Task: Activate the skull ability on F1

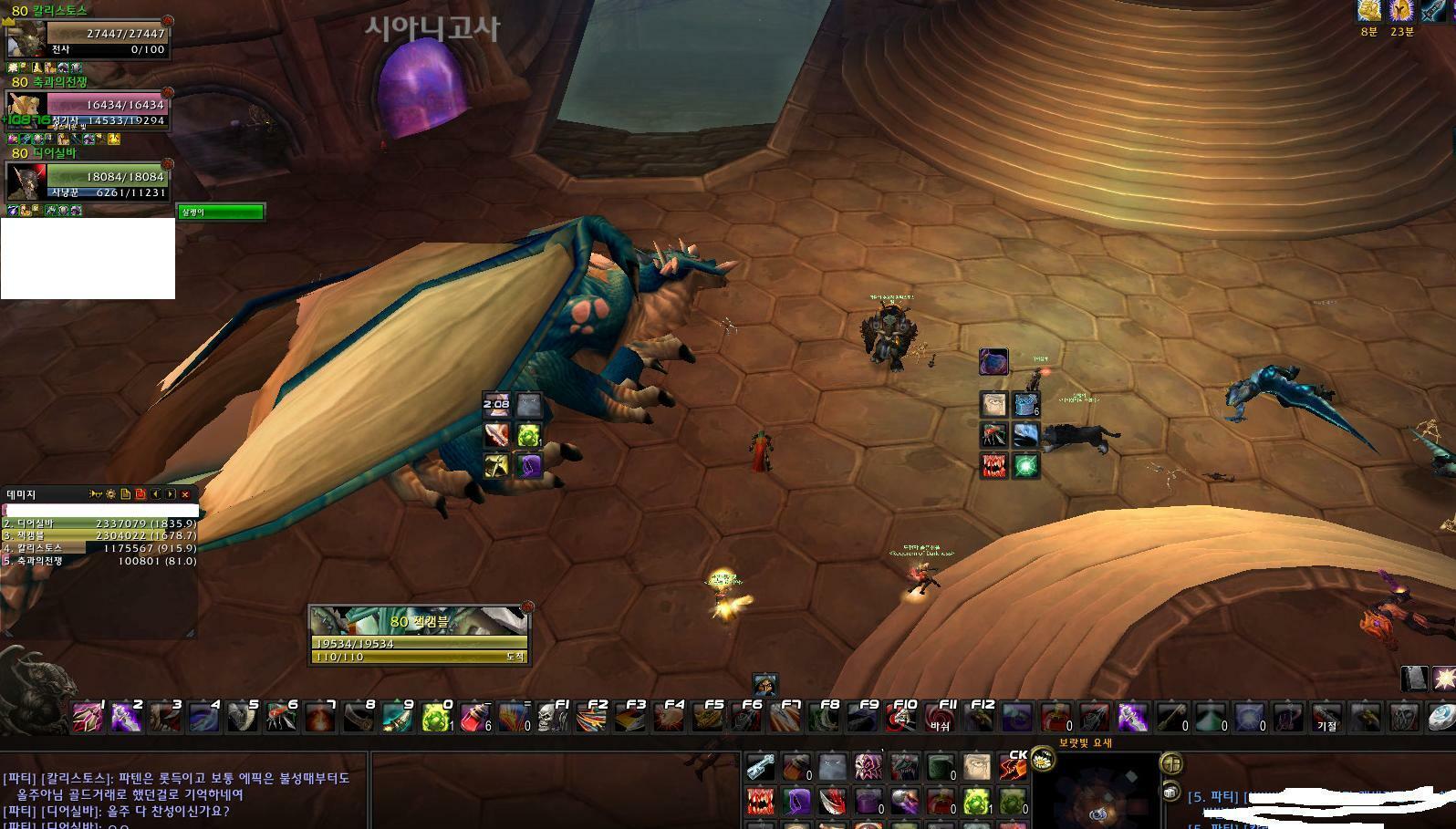Action: (x=552, y=719)
